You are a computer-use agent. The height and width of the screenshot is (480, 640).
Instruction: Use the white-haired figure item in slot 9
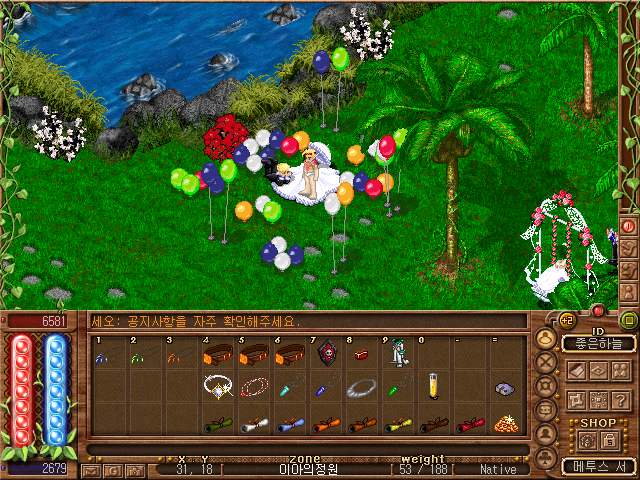[x=397, y=354]
